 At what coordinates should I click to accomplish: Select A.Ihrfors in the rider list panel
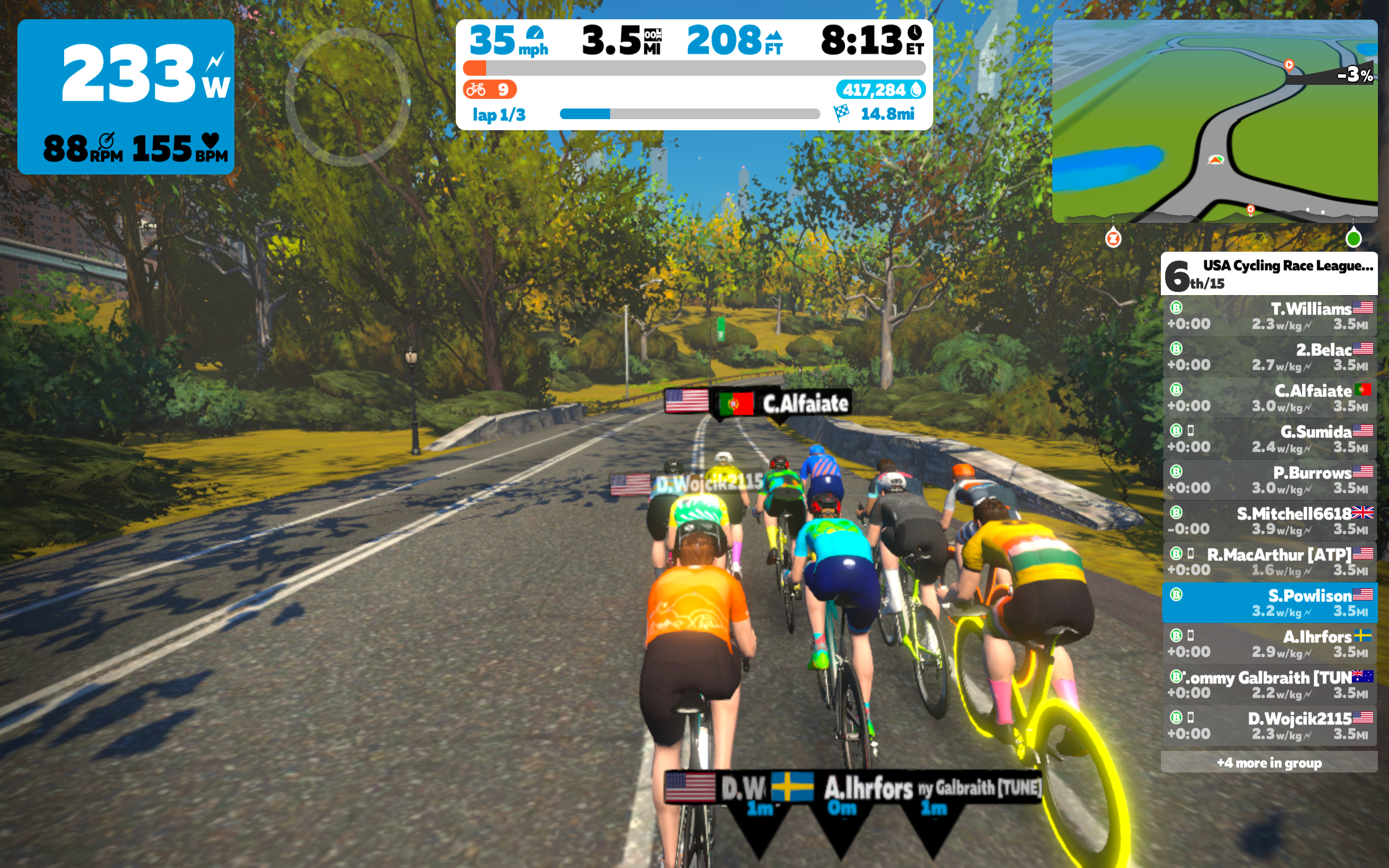[1269, 644]
